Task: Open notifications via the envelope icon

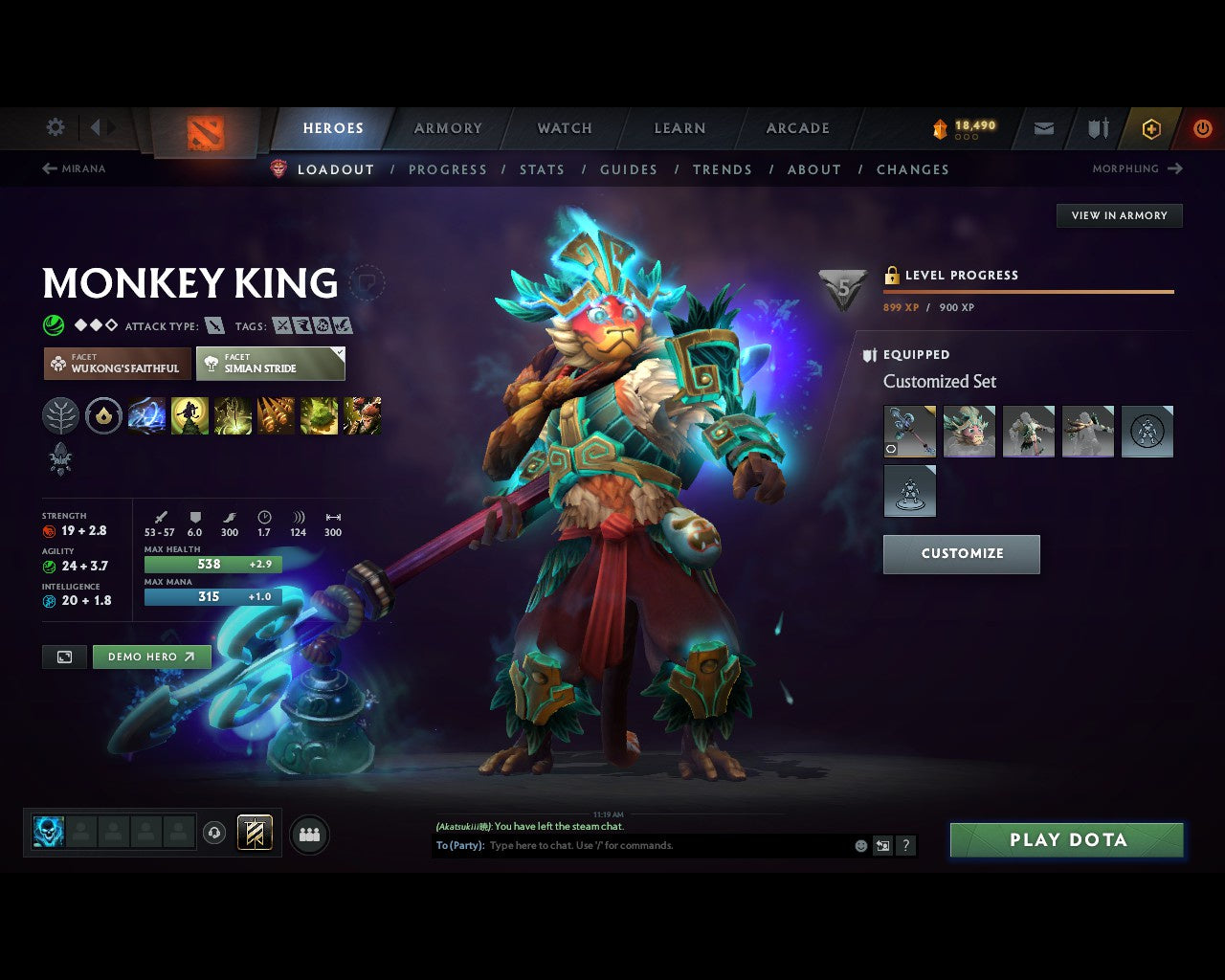Action: point(1043,128)
